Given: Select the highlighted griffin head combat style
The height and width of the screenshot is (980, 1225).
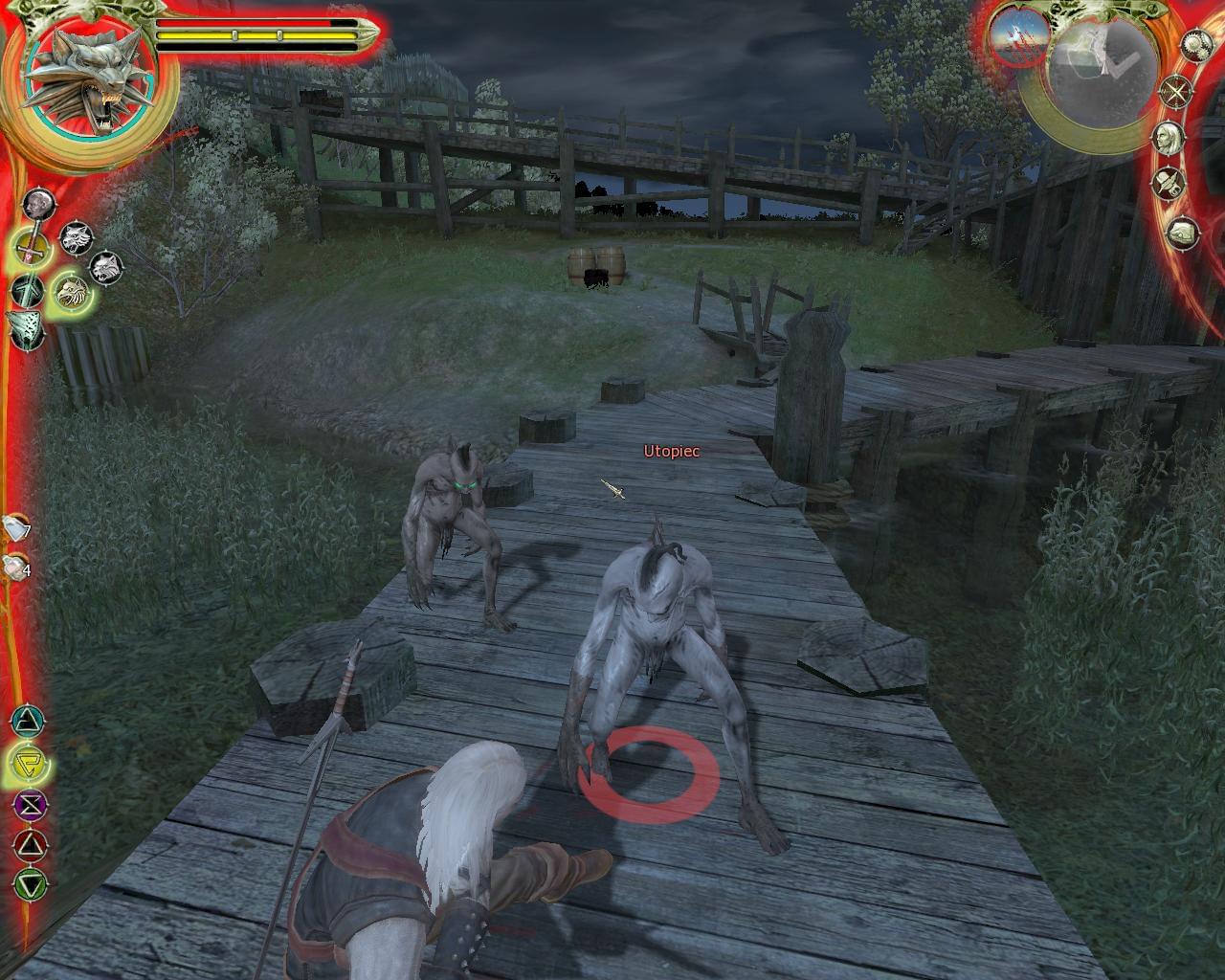Looking at the screenshot, I should coord(71,290).
